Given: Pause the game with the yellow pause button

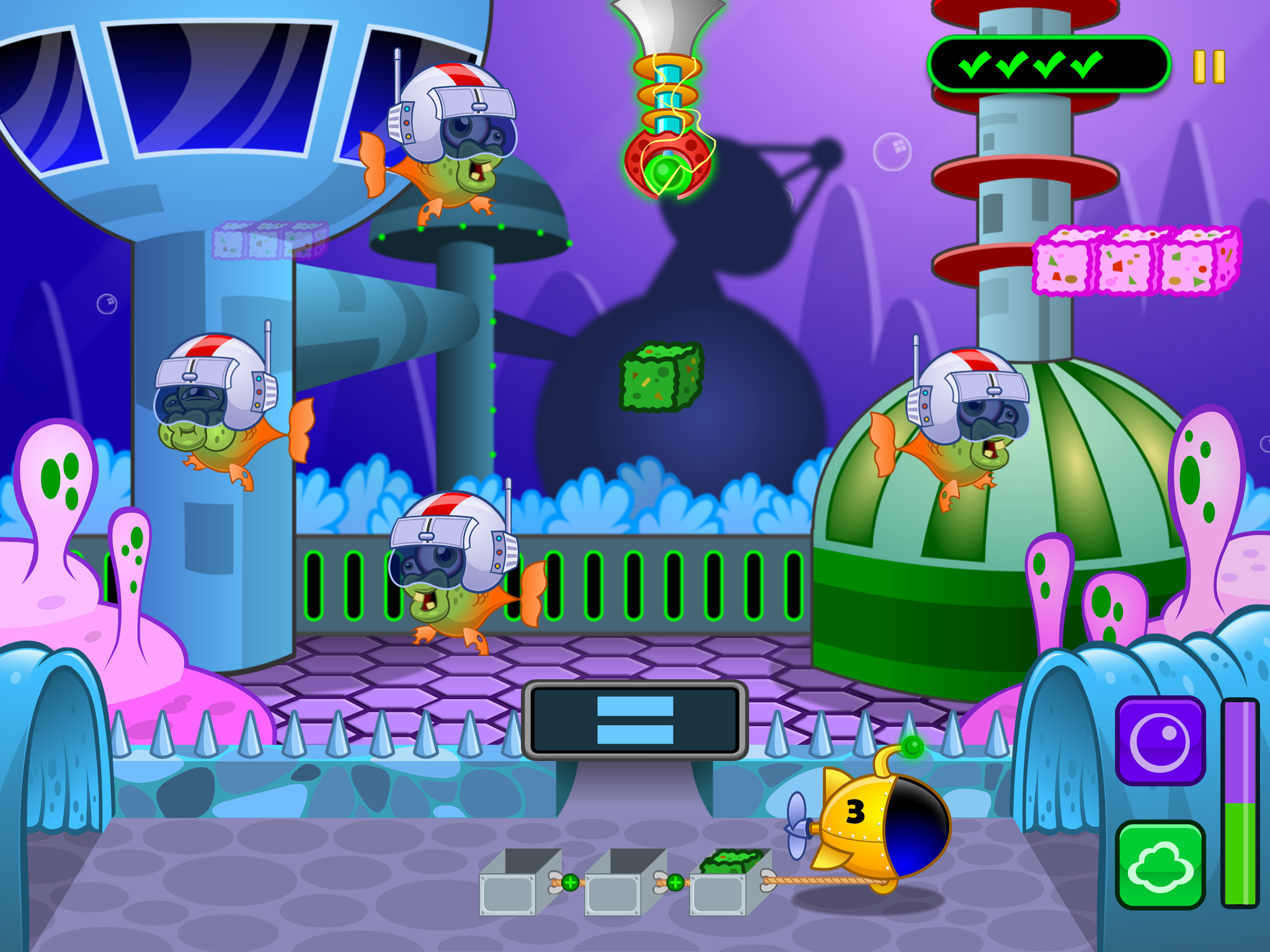Looking at the screenshot, I should (x=1209, y=67).
